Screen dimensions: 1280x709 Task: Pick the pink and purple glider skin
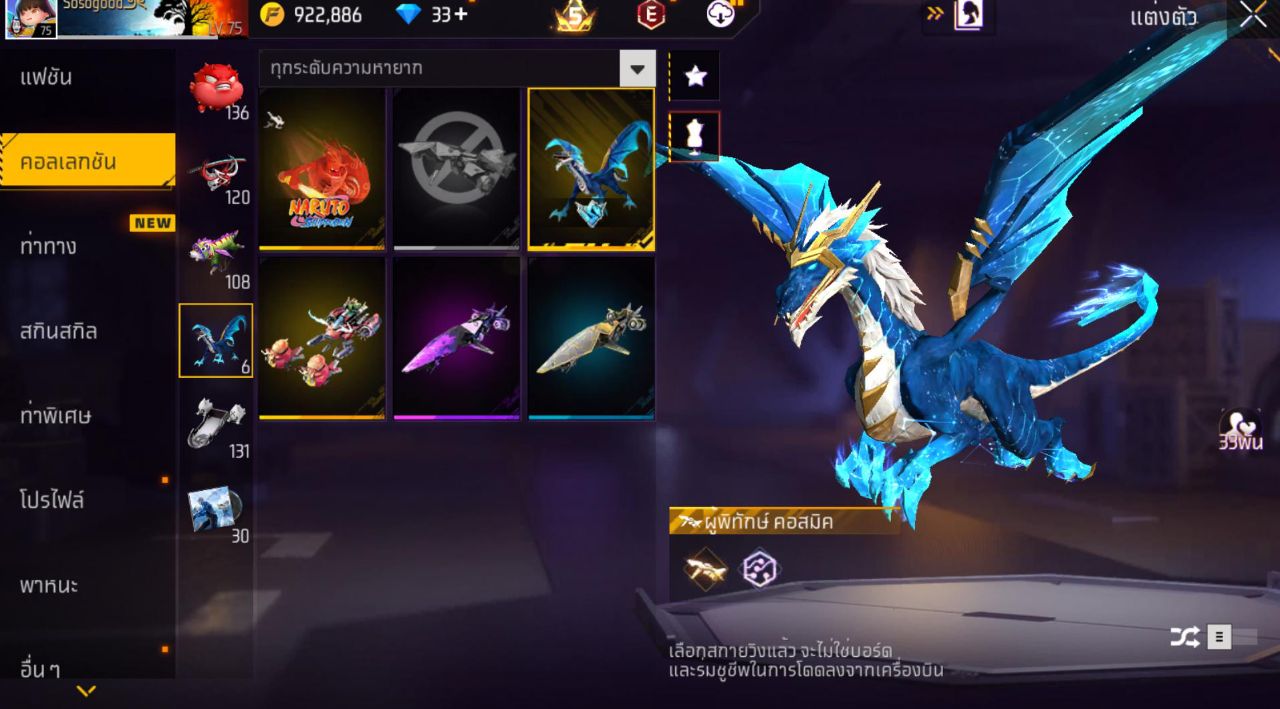coord(456,338)
